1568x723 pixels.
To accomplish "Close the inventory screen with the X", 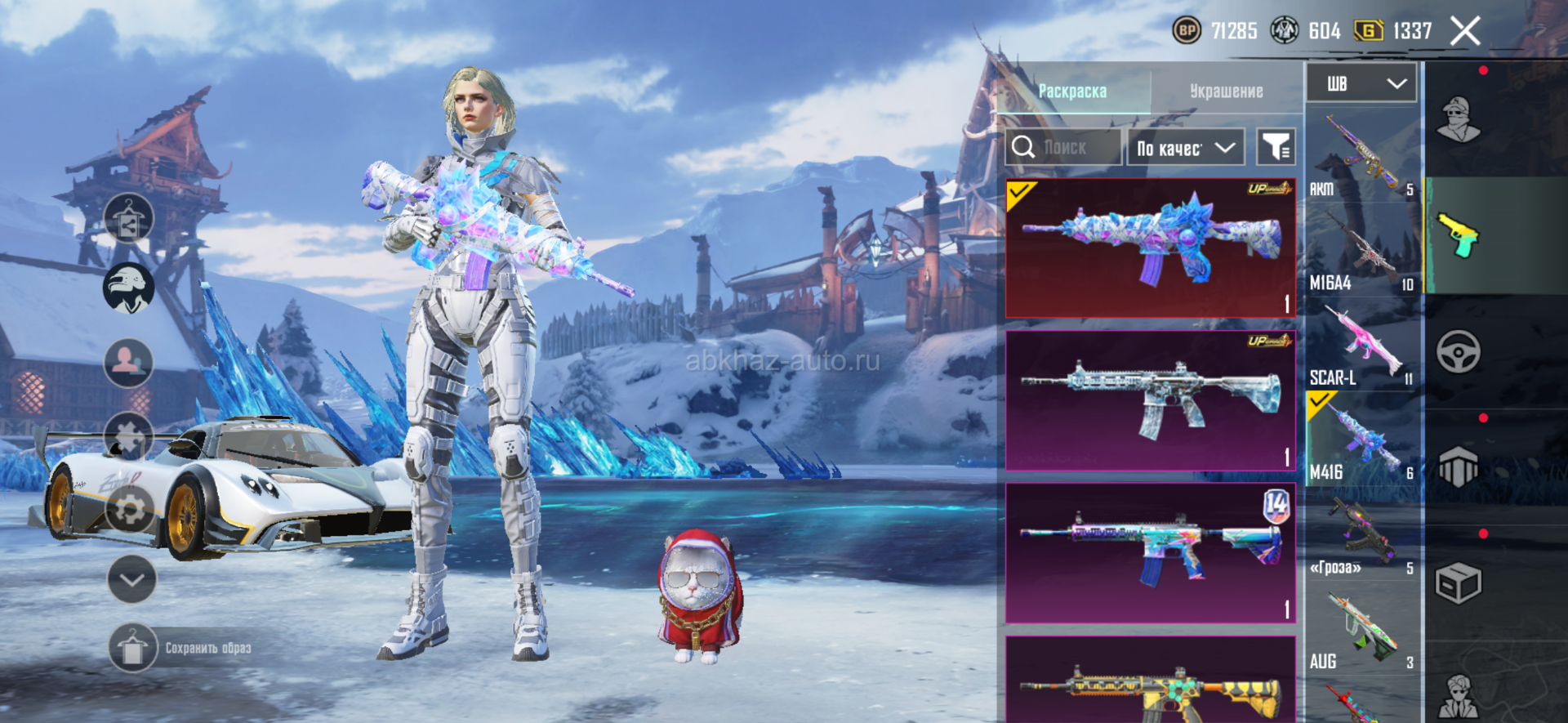I will tap(1465, 32).
